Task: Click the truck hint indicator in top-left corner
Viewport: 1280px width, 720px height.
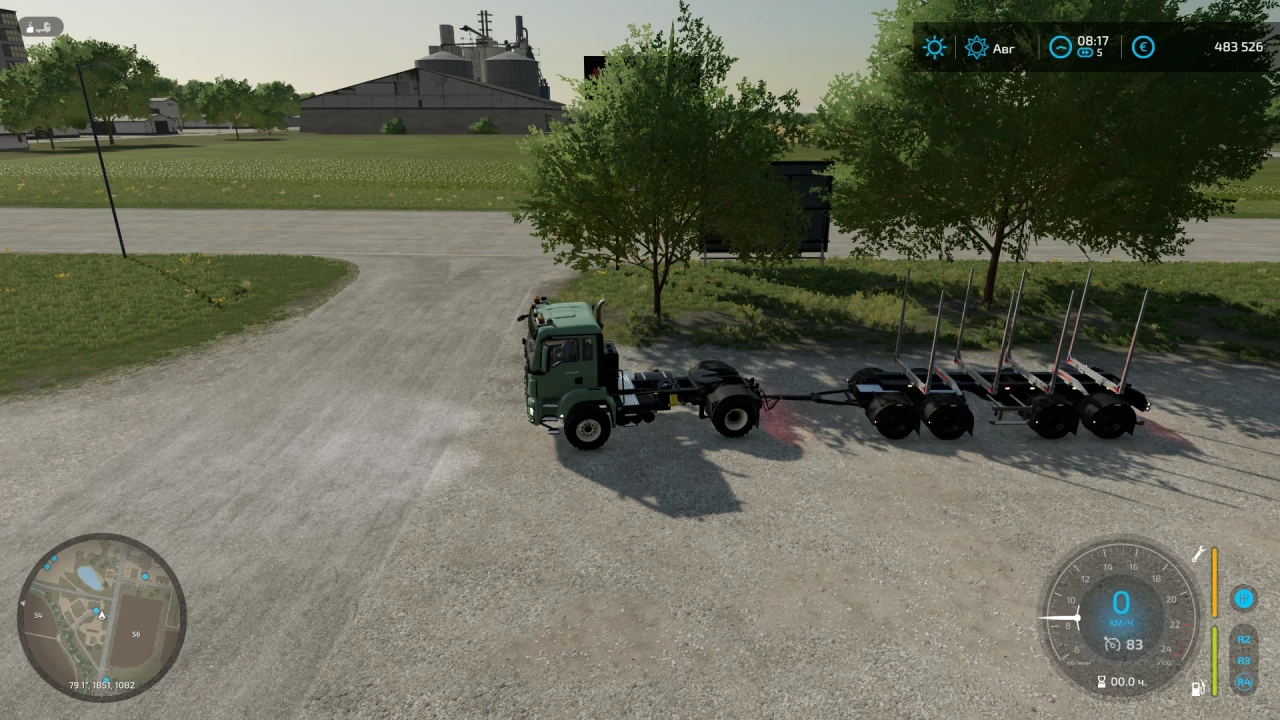Action: click(x=40, y=27)
